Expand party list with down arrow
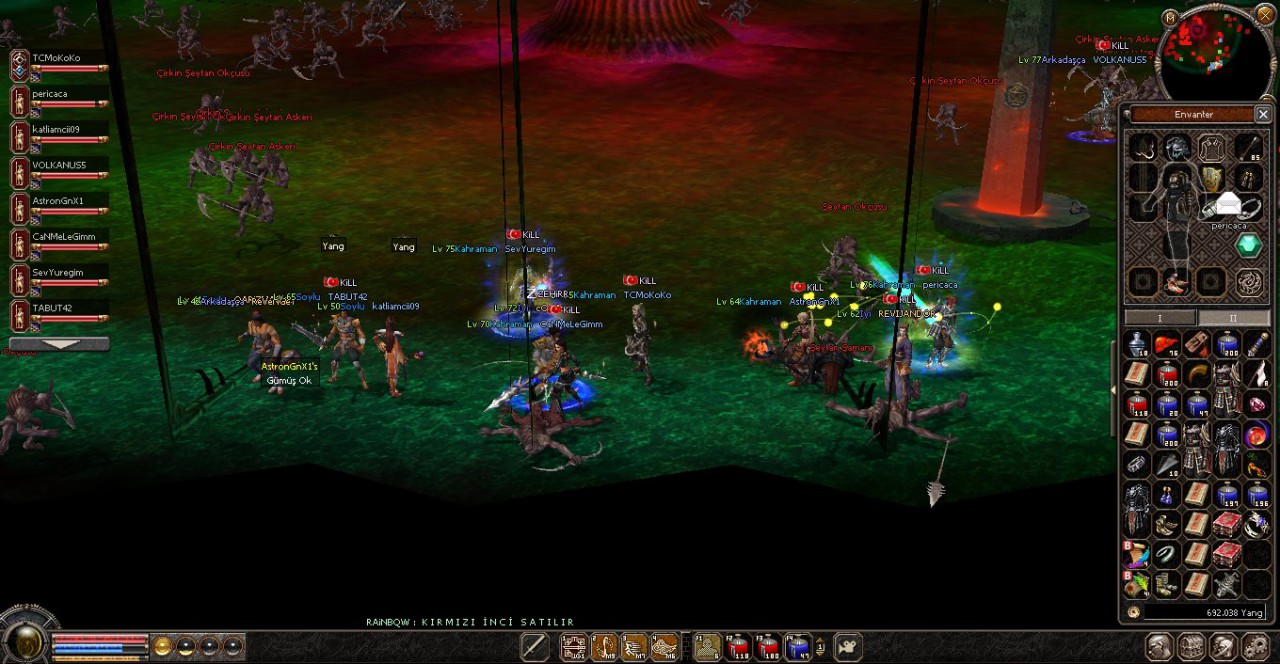 point(59,344)
